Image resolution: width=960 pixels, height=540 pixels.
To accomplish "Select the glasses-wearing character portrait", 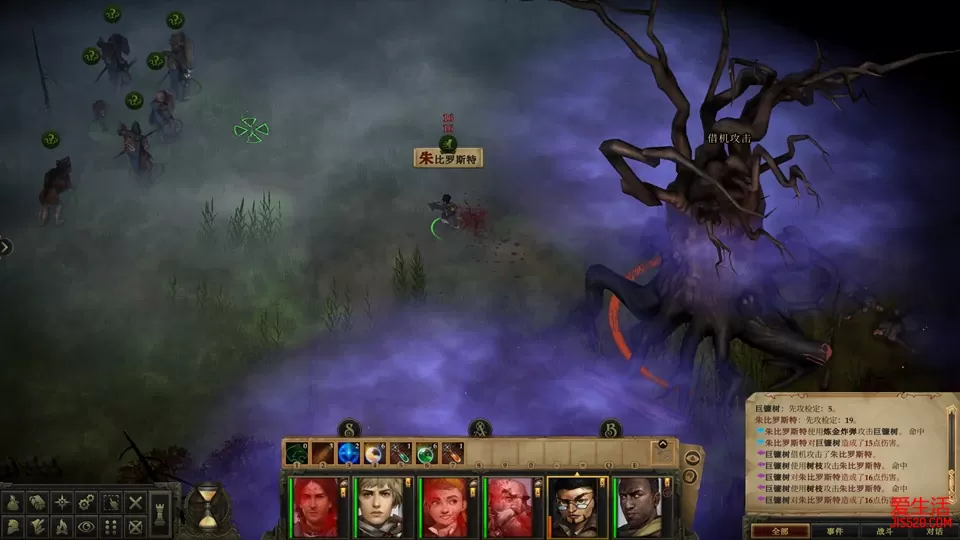I will tap(574, 506).
